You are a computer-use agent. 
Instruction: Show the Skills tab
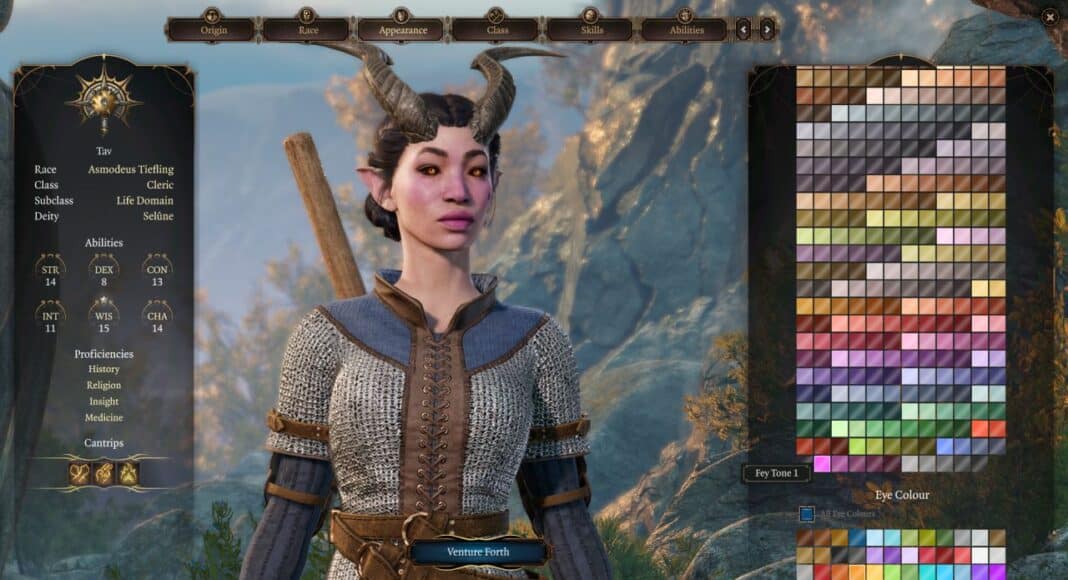(590, 30)
